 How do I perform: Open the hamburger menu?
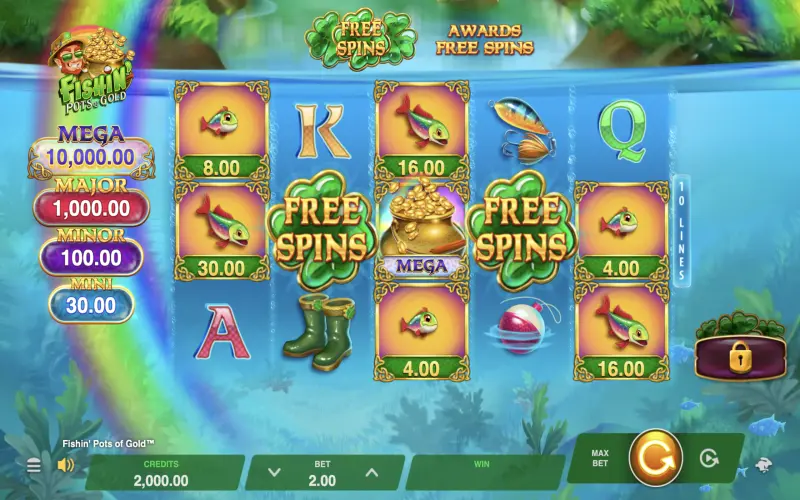coord(34,465)
